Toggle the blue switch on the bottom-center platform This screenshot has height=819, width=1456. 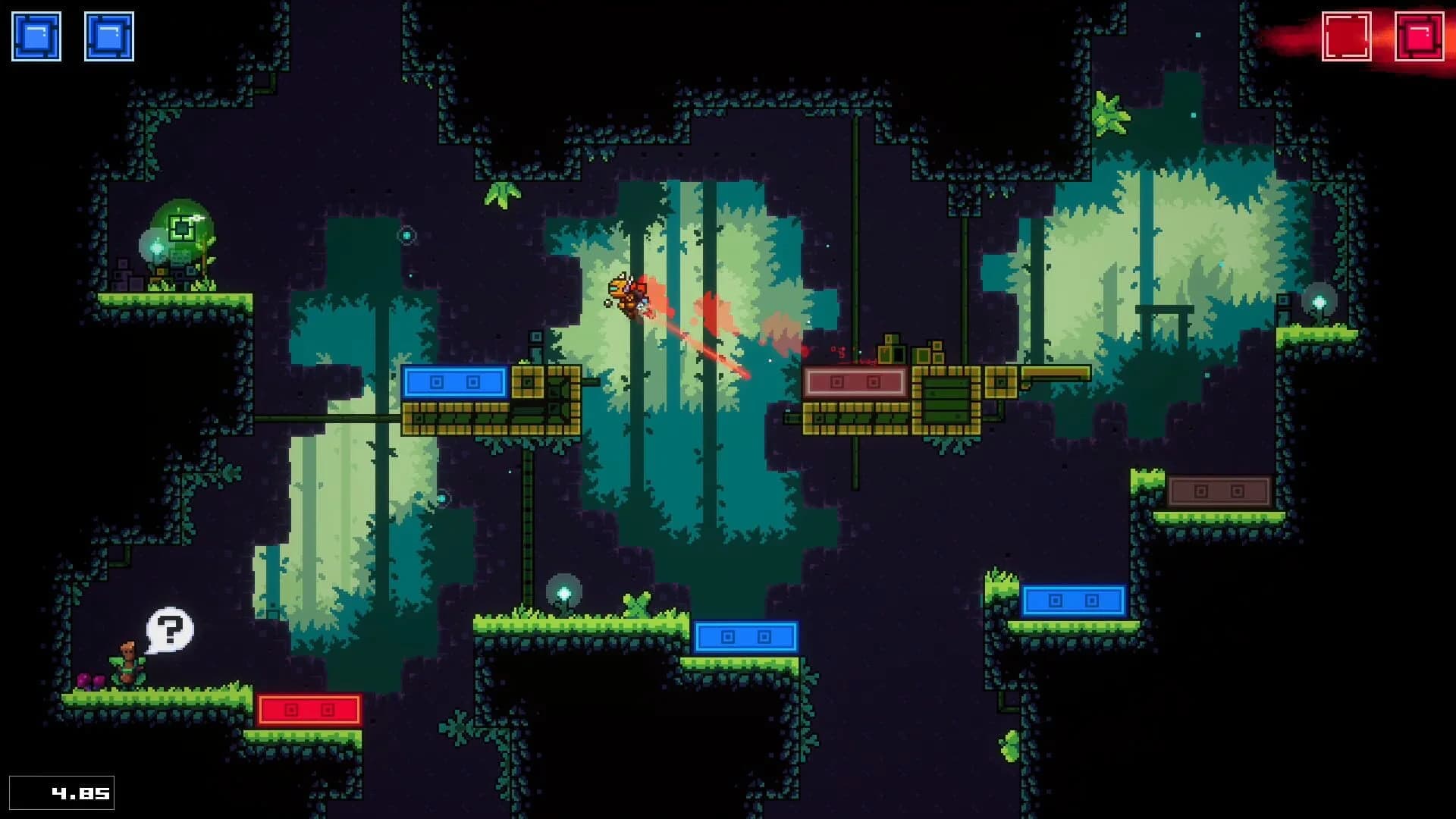click(747, 637)
